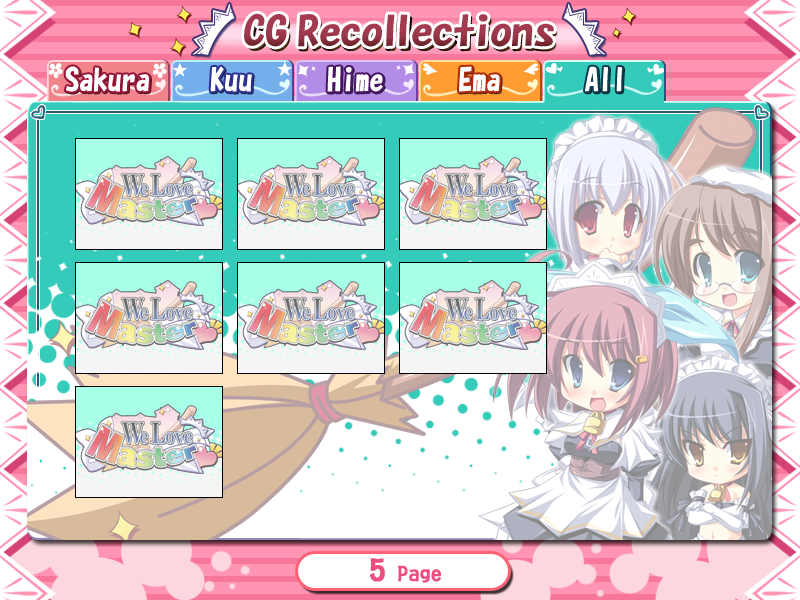
Task: Open the Kuu character tab
Action: click(232, 81)
